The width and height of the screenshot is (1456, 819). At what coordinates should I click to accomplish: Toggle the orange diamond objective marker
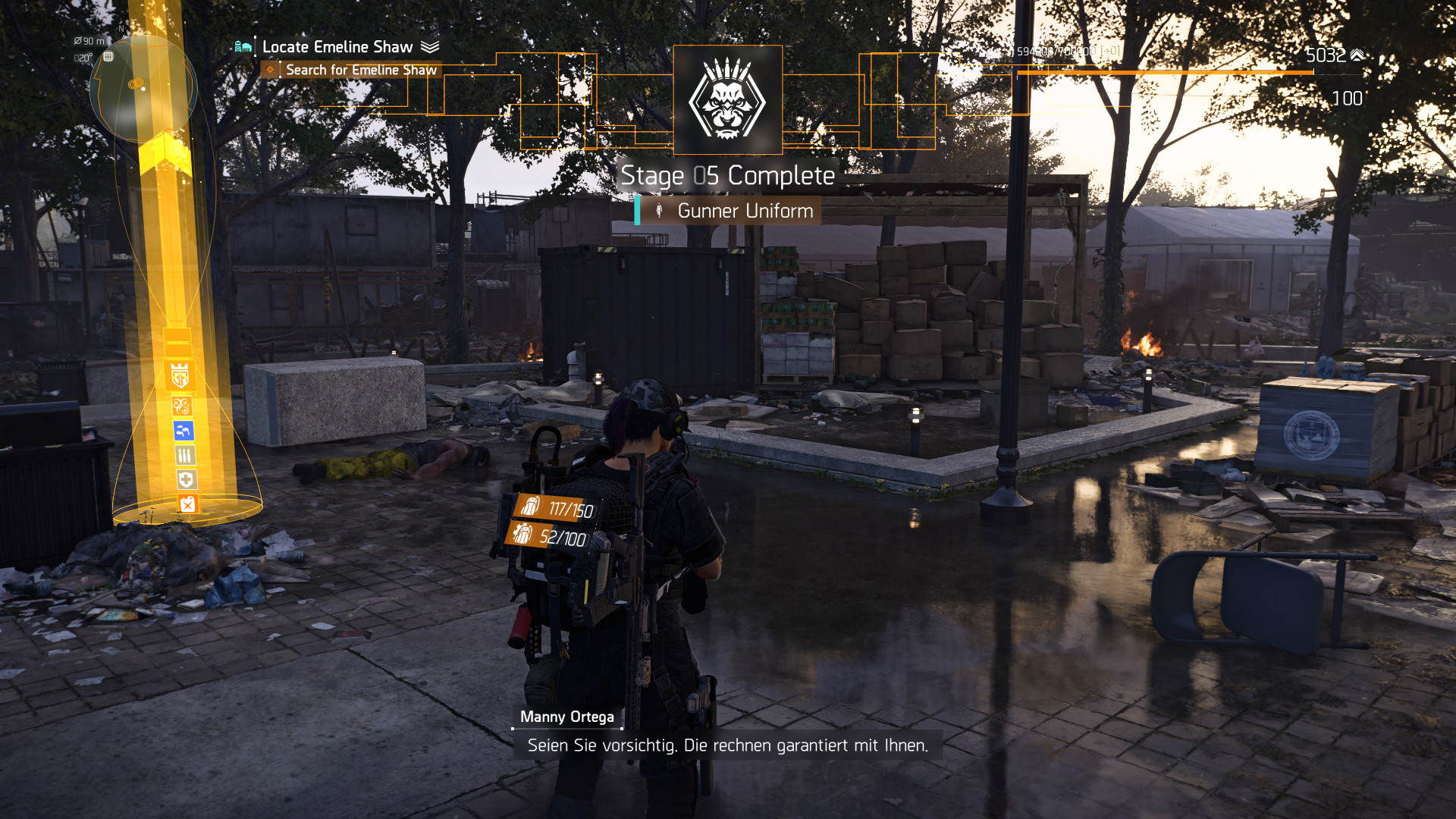point(271,69)
